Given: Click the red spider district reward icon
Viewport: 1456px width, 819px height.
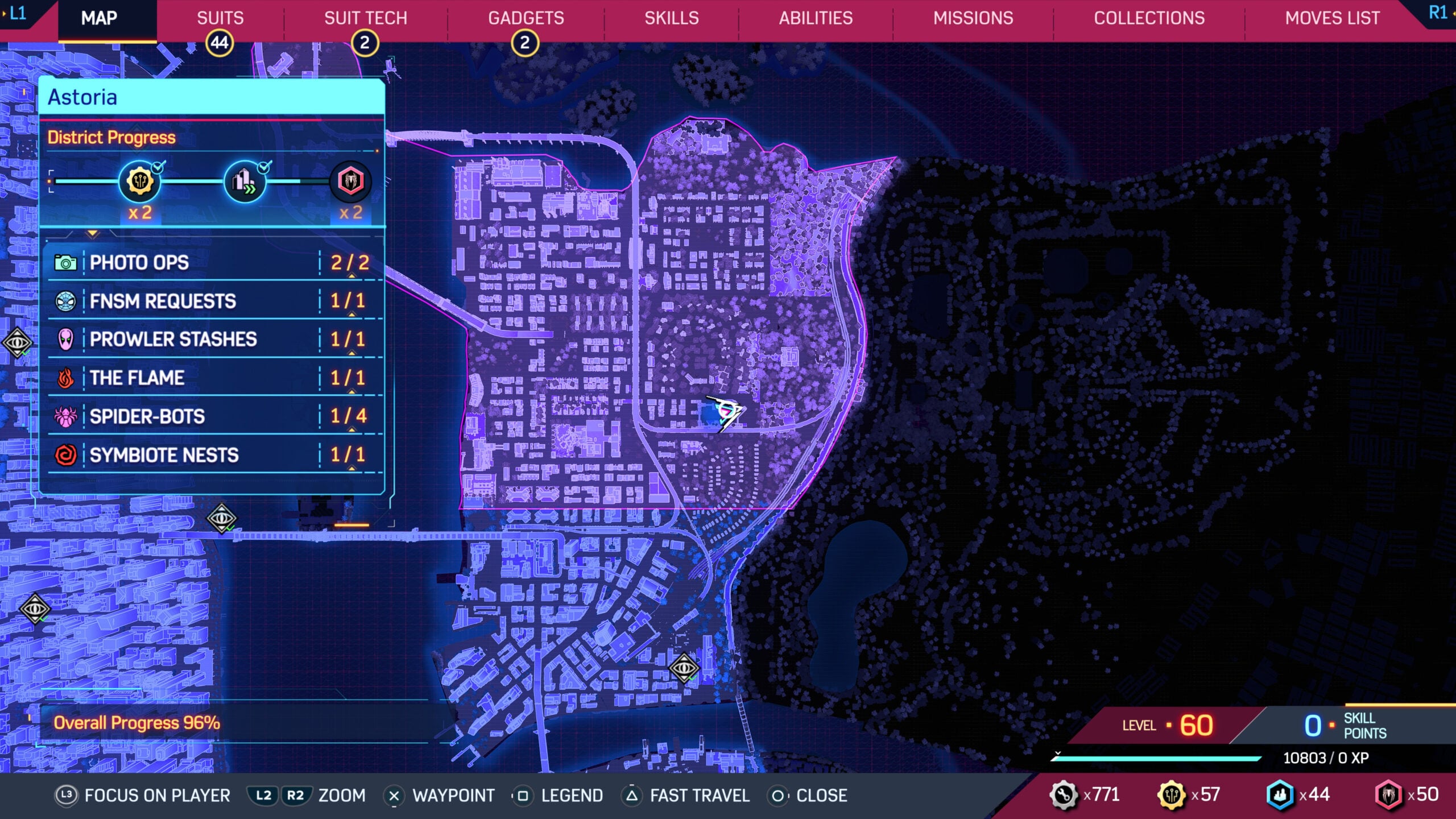Looking at the screenshot, I should [350, 182].
